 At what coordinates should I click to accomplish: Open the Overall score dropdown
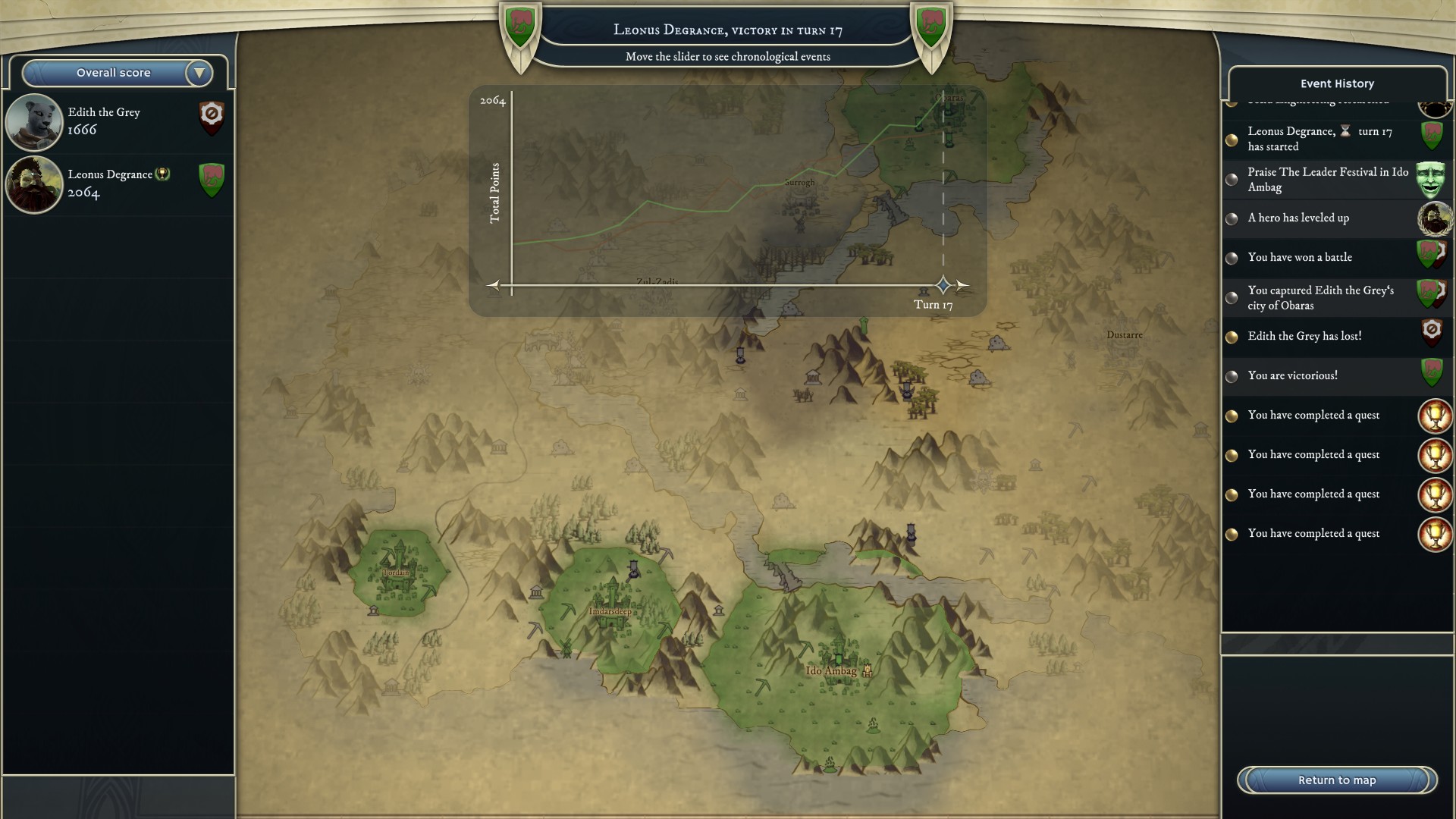click(198, 73)
